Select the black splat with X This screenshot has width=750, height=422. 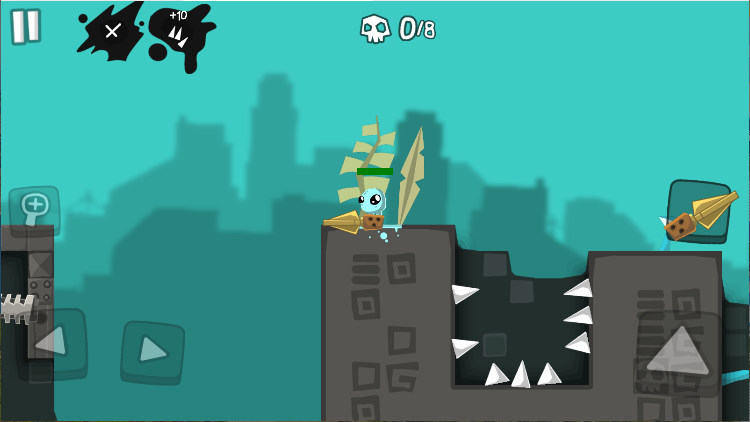tap(111, 31)
